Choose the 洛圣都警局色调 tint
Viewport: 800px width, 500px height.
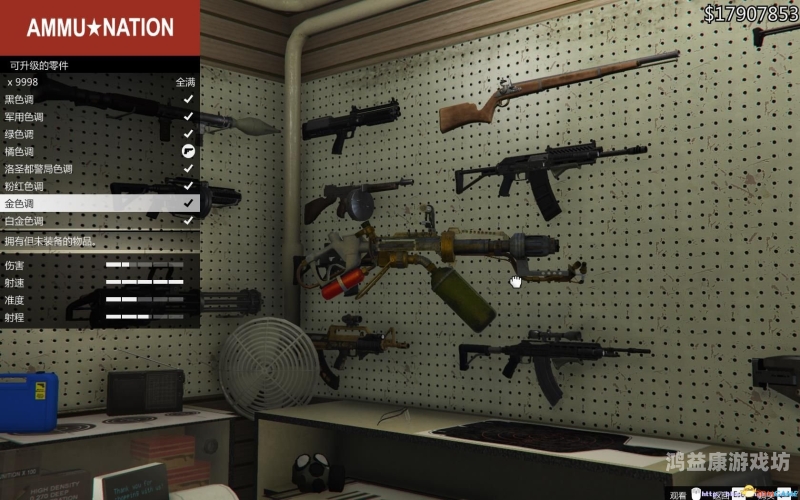[x=100, y=168]
